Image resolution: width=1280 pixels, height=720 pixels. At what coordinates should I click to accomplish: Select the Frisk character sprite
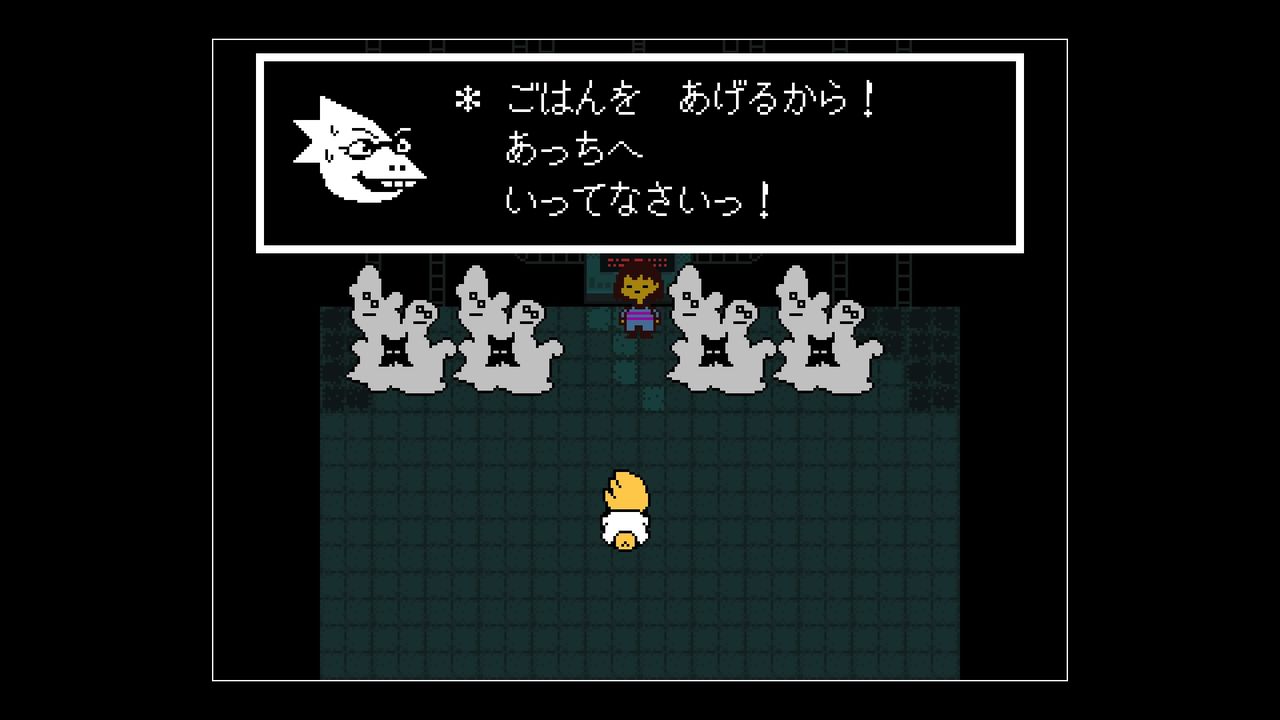tap(640, 300)
